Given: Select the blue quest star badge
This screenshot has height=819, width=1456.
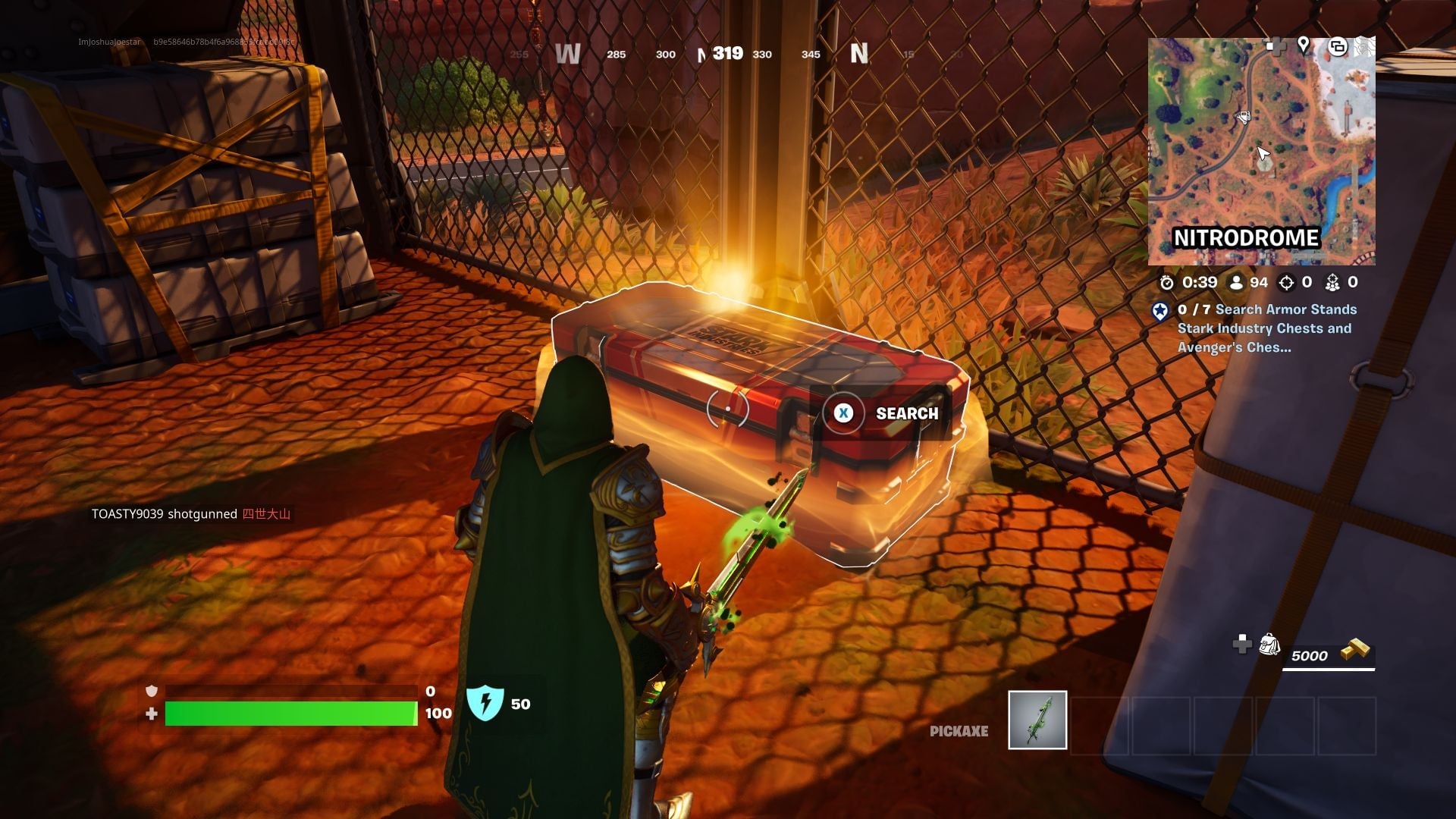Looking at the screenshot, I should coord(1160,310).
